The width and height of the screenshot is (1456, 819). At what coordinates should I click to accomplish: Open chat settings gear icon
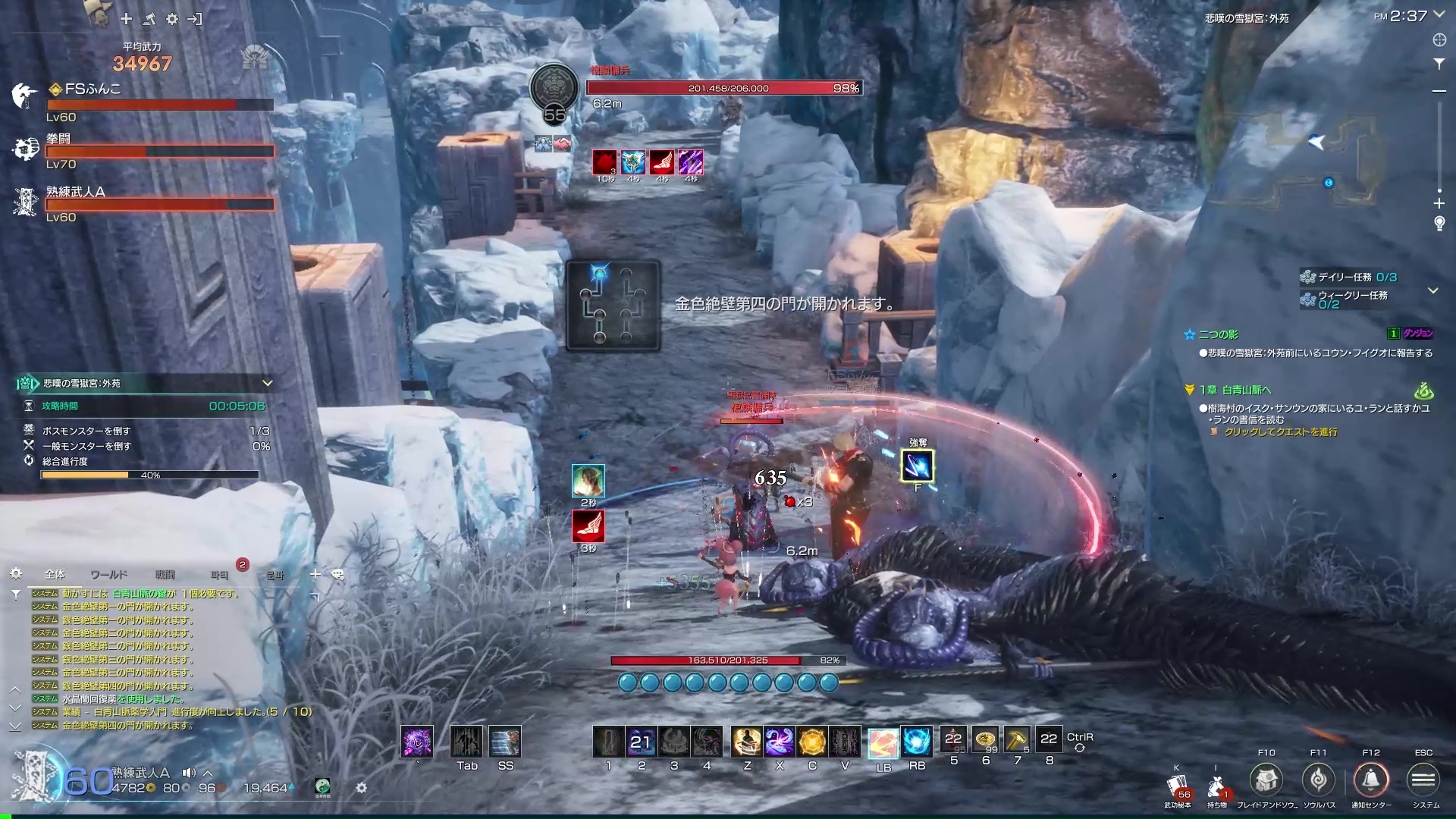pos(16,574)
